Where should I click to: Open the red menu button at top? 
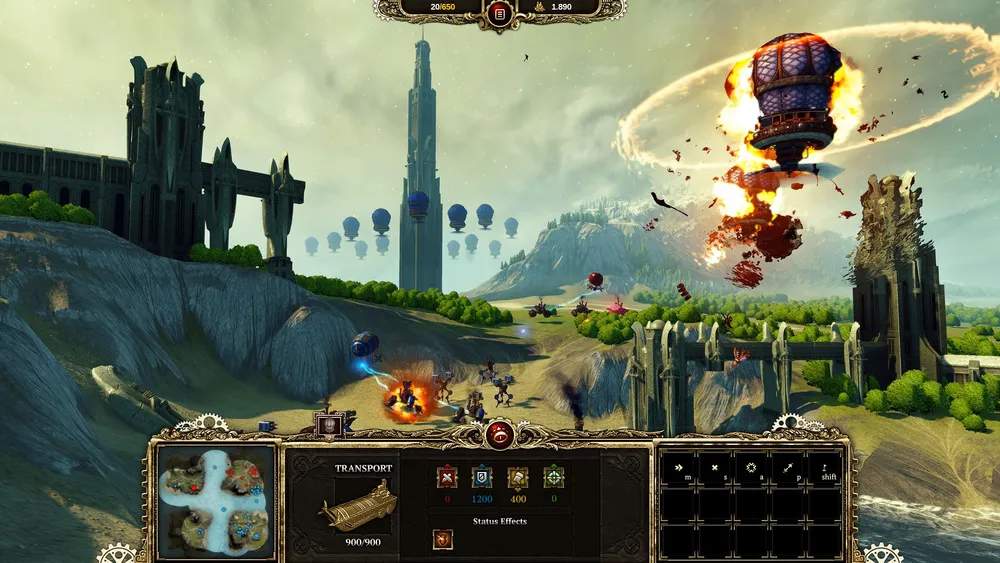tap(499, 13)
